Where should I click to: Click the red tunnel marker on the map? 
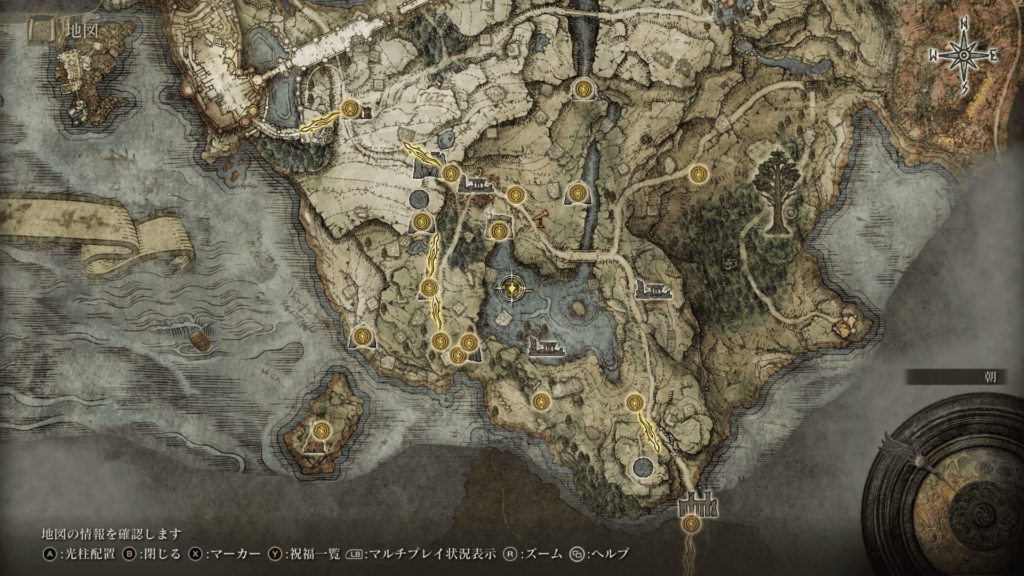coord(541,216)
